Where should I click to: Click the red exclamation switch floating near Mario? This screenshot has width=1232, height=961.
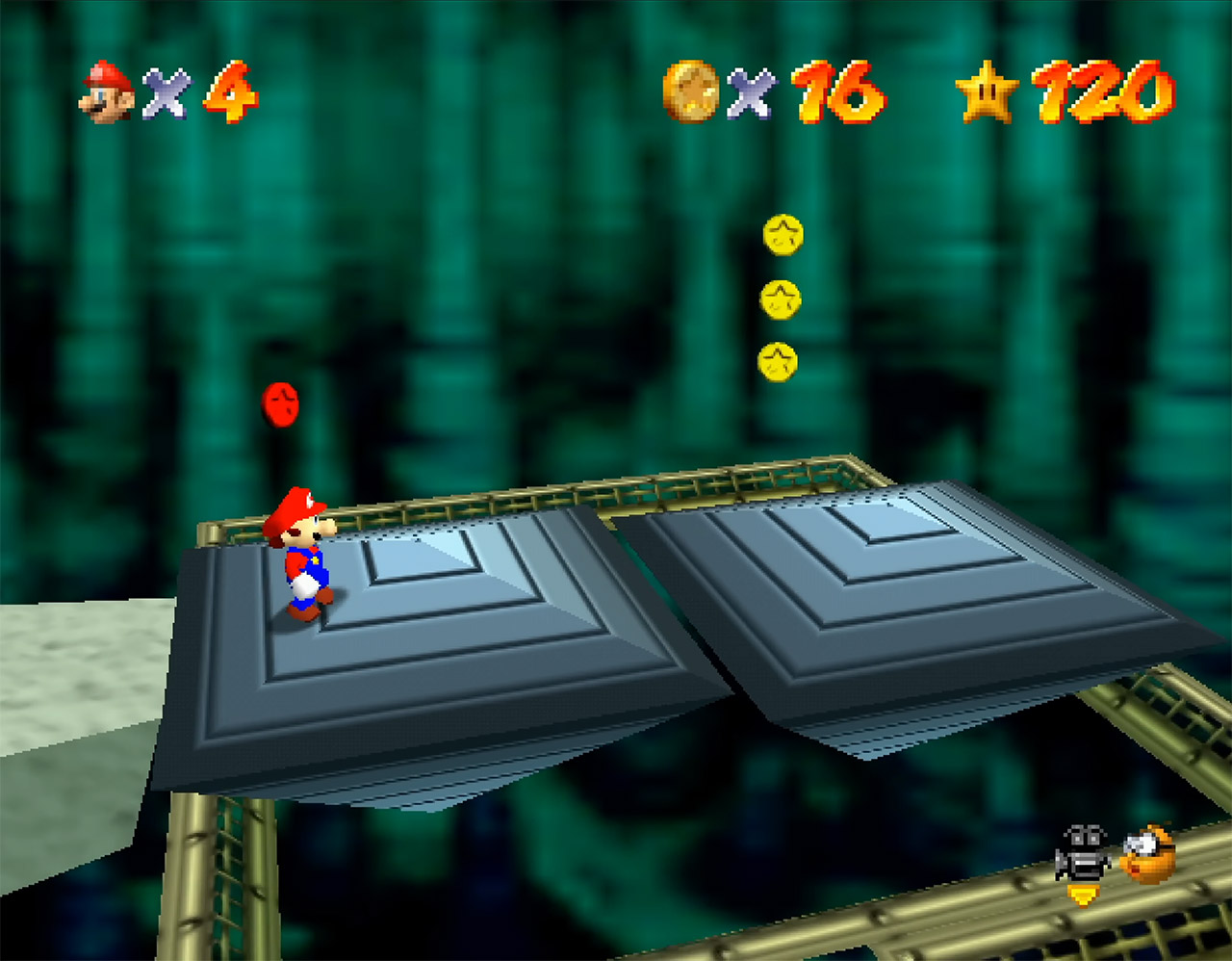click(x=282, y=404)
